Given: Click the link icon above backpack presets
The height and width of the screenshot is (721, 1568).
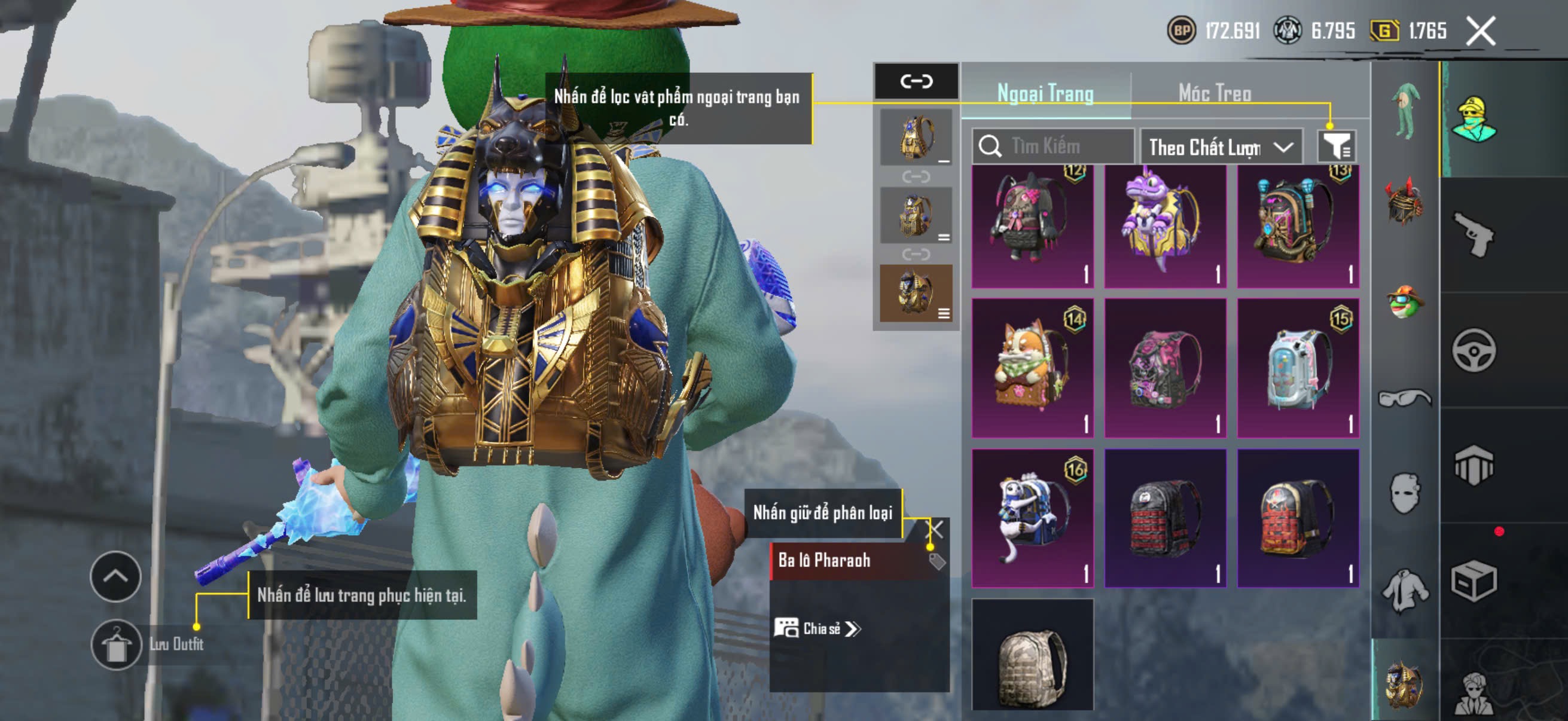Looking at the screenshot, I should point(916,81).
